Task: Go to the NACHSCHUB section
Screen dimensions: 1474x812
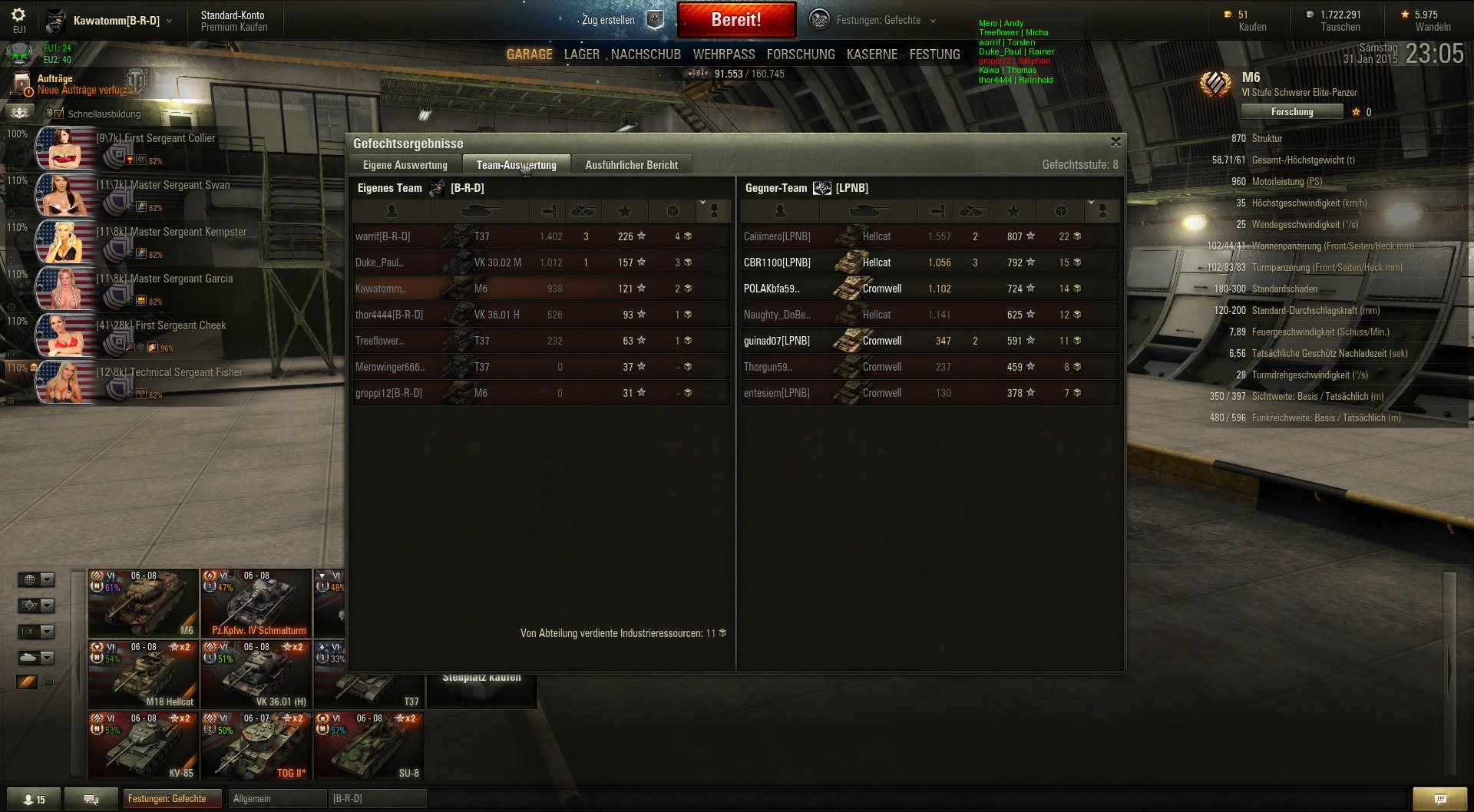Action: pos(646,54)
